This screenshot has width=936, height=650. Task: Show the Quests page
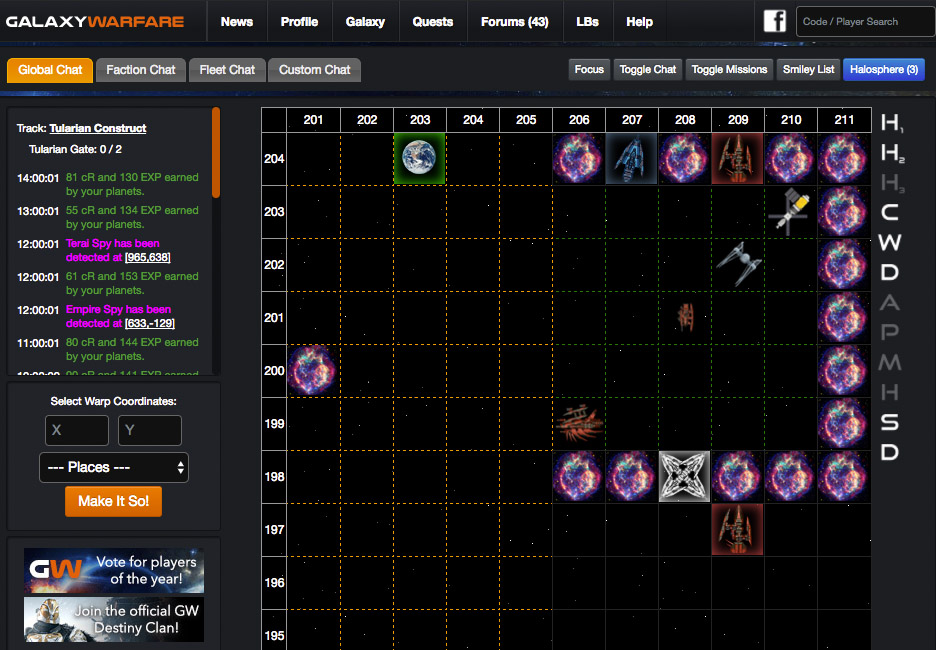(432, 22)
